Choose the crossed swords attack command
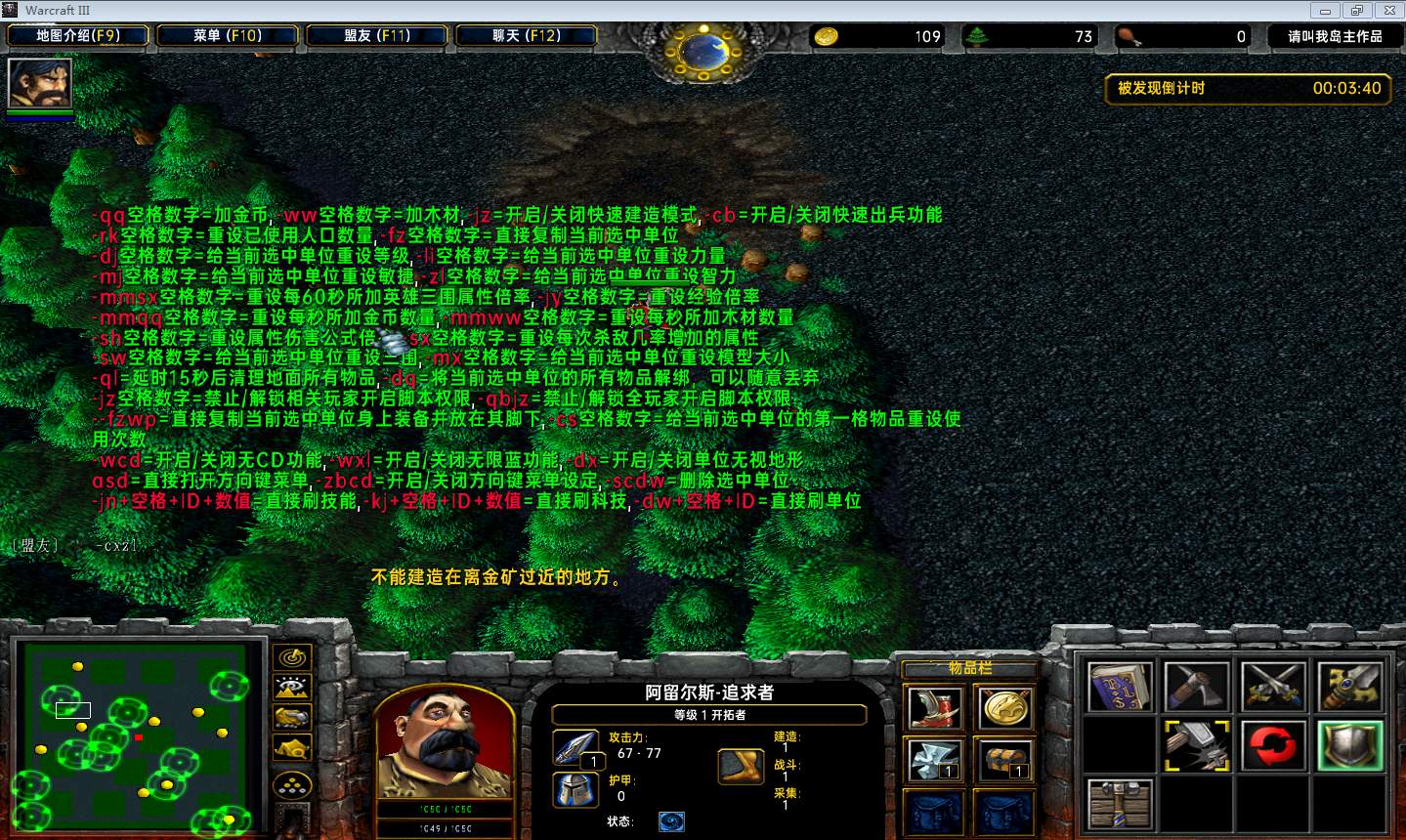Screen dimensions: 1406x840 (1273, 689)
